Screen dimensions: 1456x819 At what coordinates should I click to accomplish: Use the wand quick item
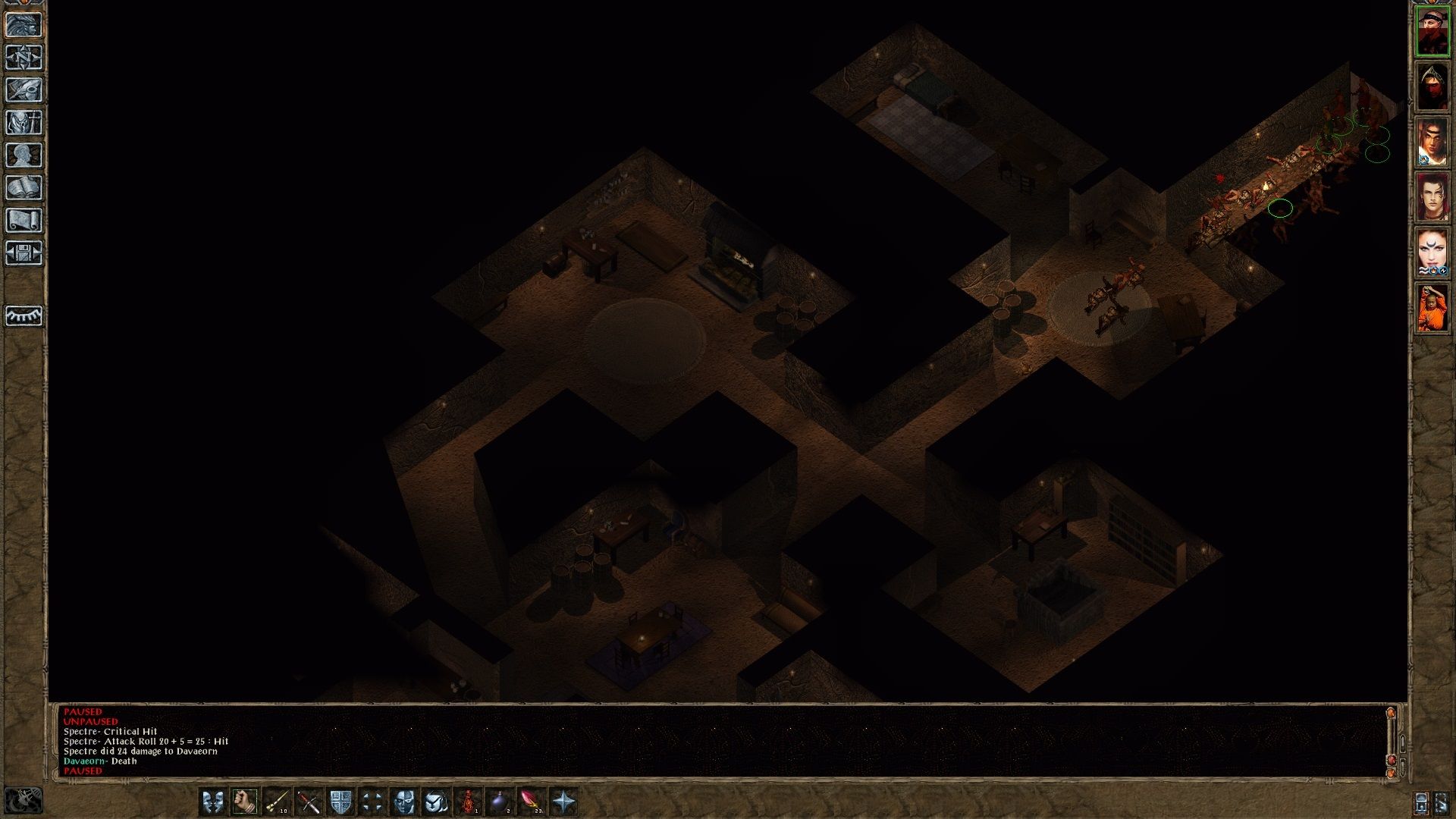click(277, 802)
